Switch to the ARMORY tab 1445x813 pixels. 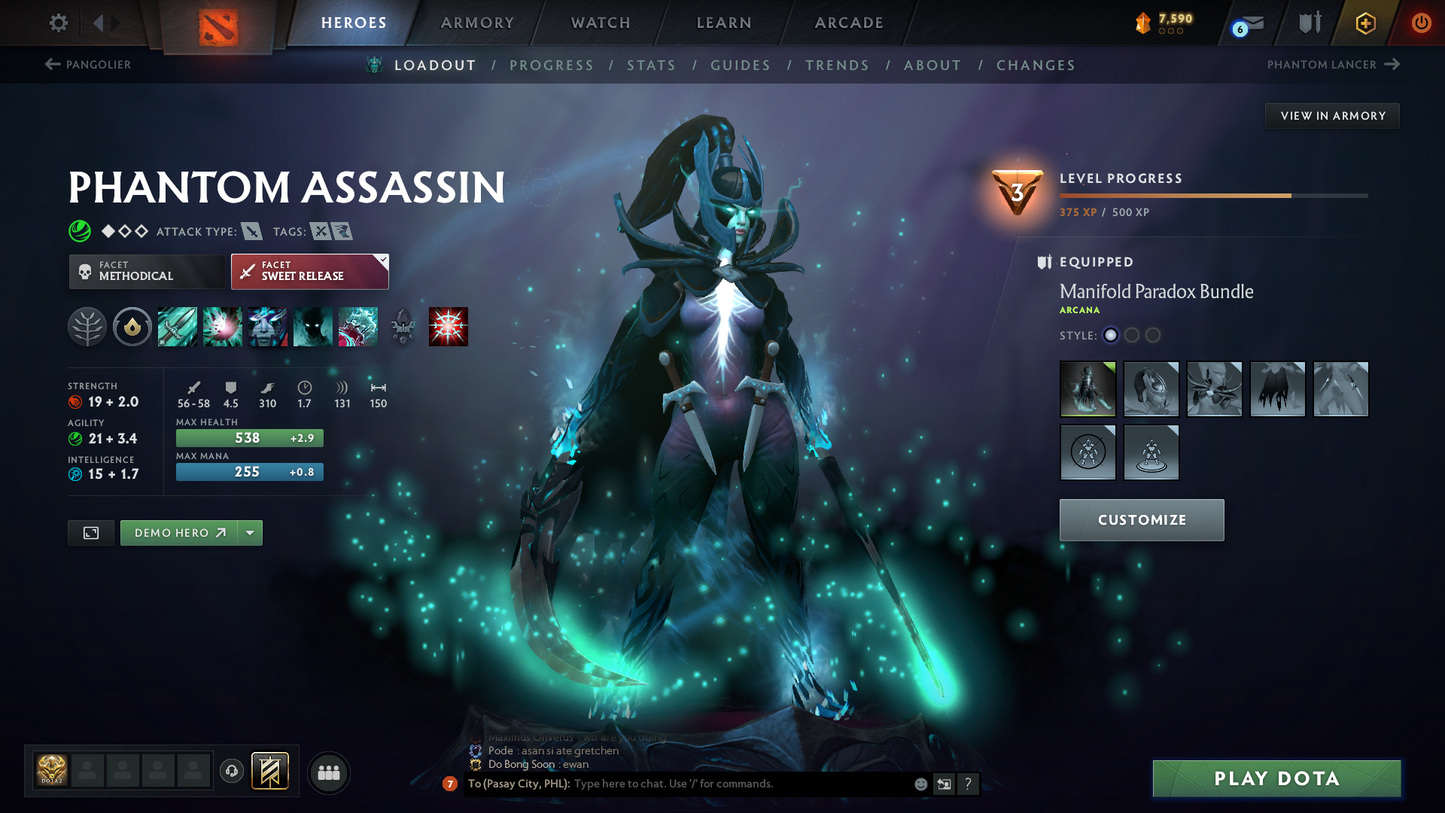click(x=477, y=22)
